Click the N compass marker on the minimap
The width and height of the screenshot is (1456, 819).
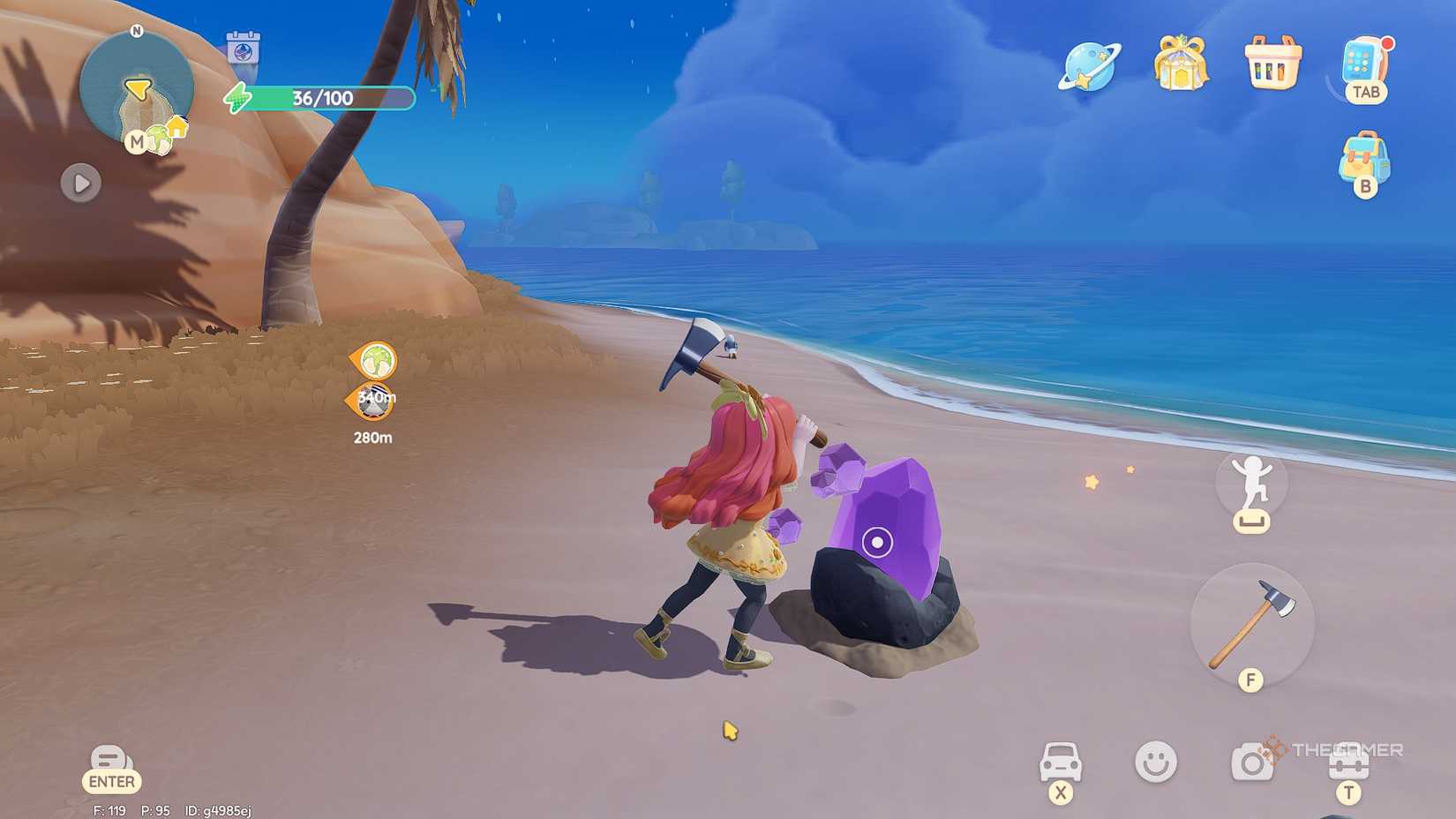(134, 28)
